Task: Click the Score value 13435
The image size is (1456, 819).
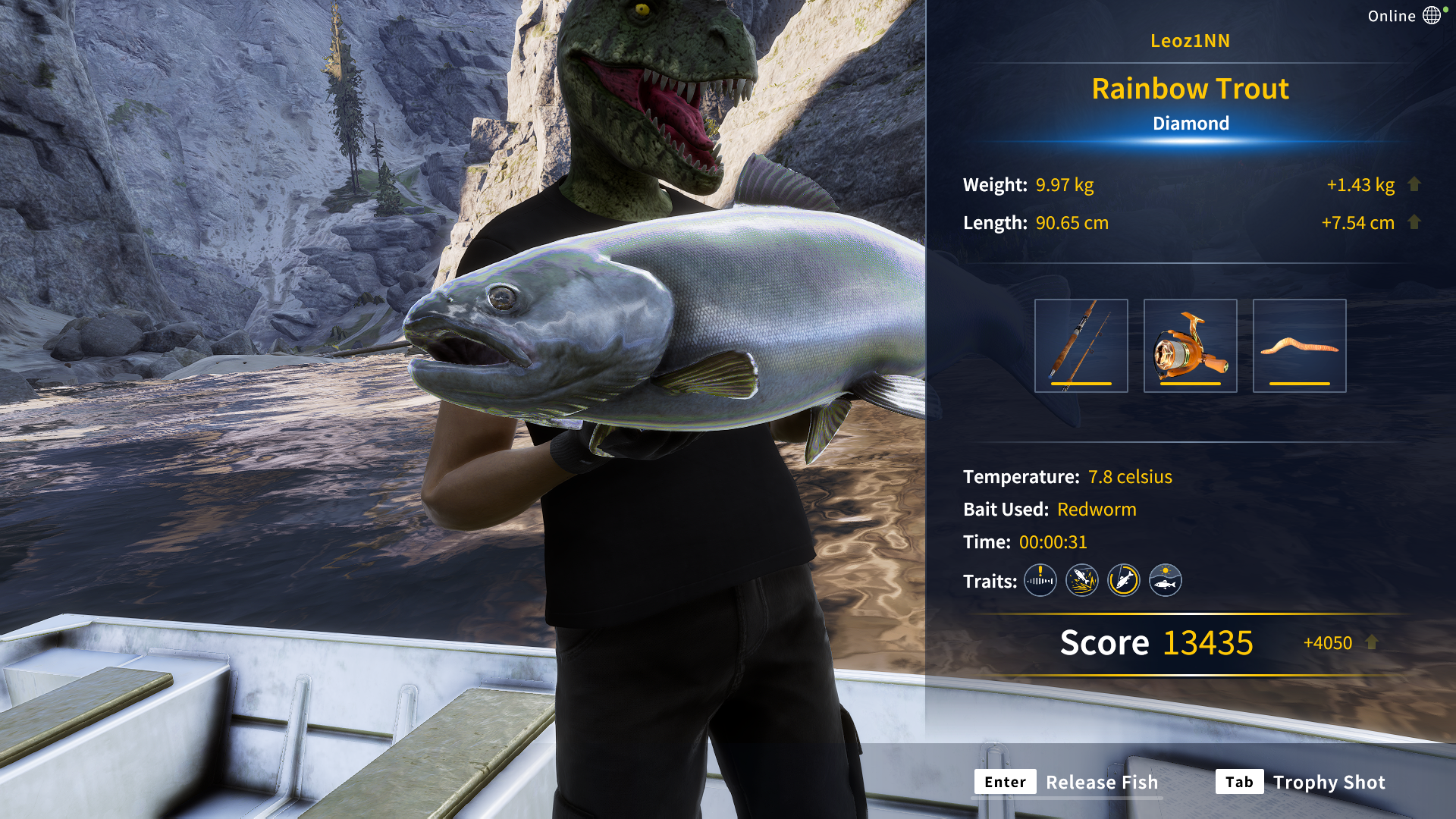Action: 1207,642
